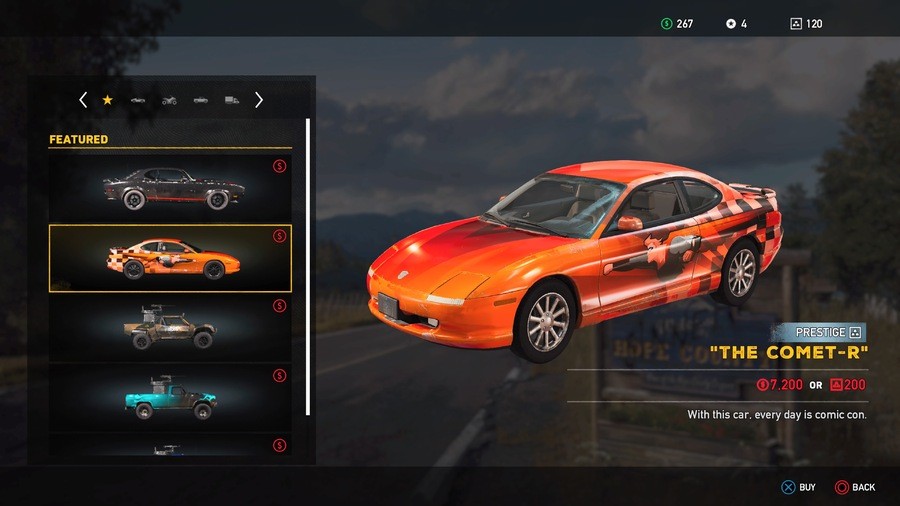Select the black muscle car listing
Screen dimensions: 900x506
click(170, 187)
